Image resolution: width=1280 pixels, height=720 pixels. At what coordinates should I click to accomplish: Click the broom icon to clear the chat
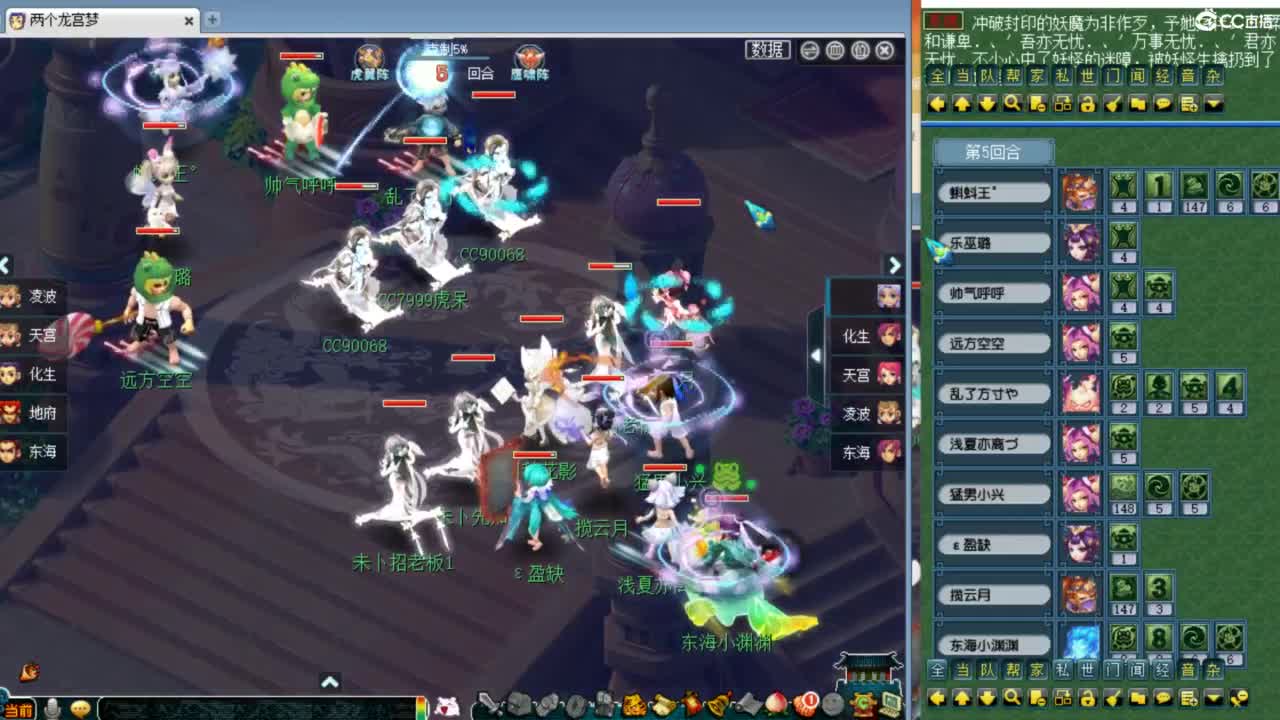(1111, 104)
